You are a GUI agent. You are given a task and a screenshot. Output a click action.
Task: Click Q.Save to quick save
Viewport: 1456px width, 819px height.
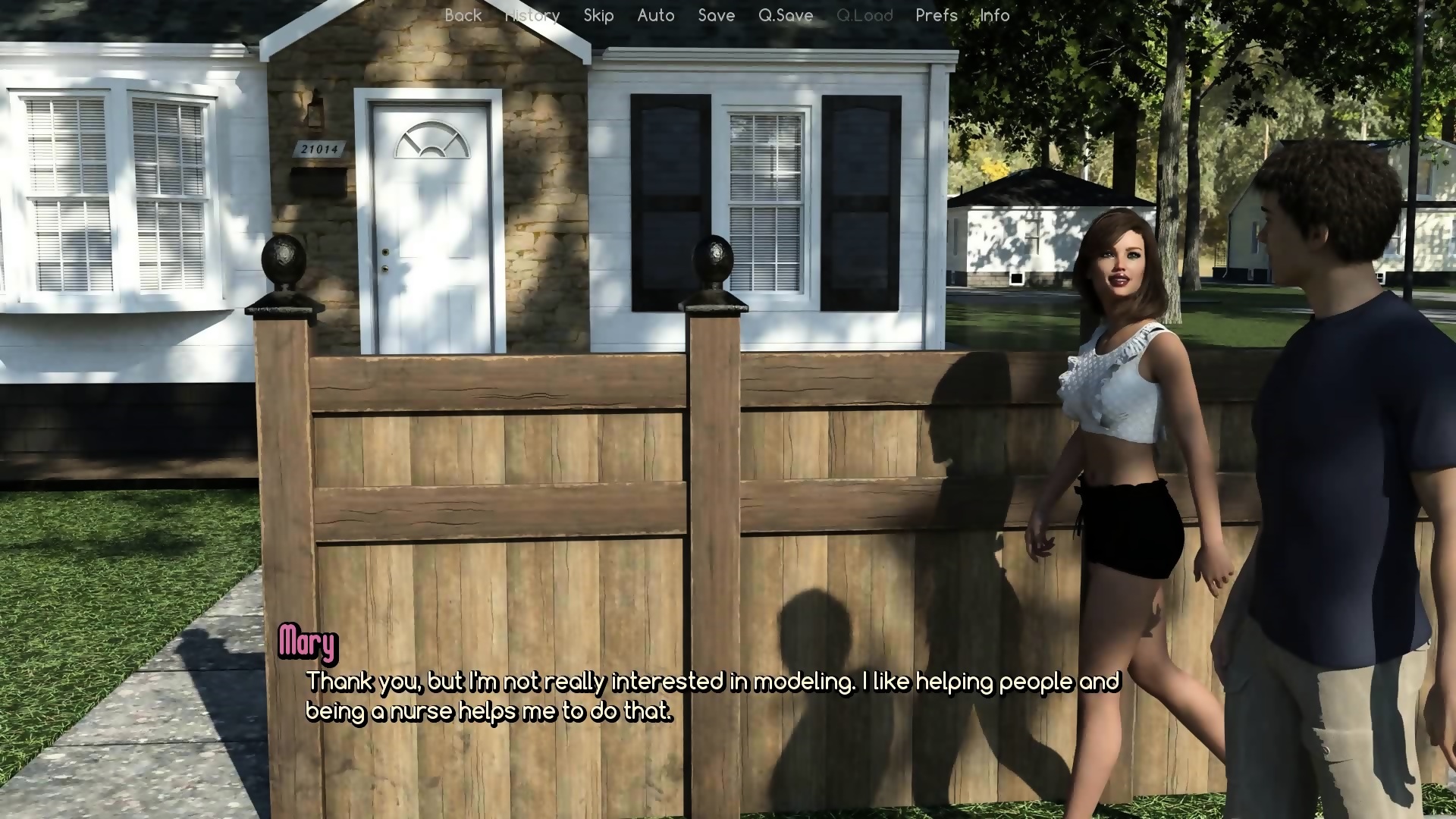(786, 15)
